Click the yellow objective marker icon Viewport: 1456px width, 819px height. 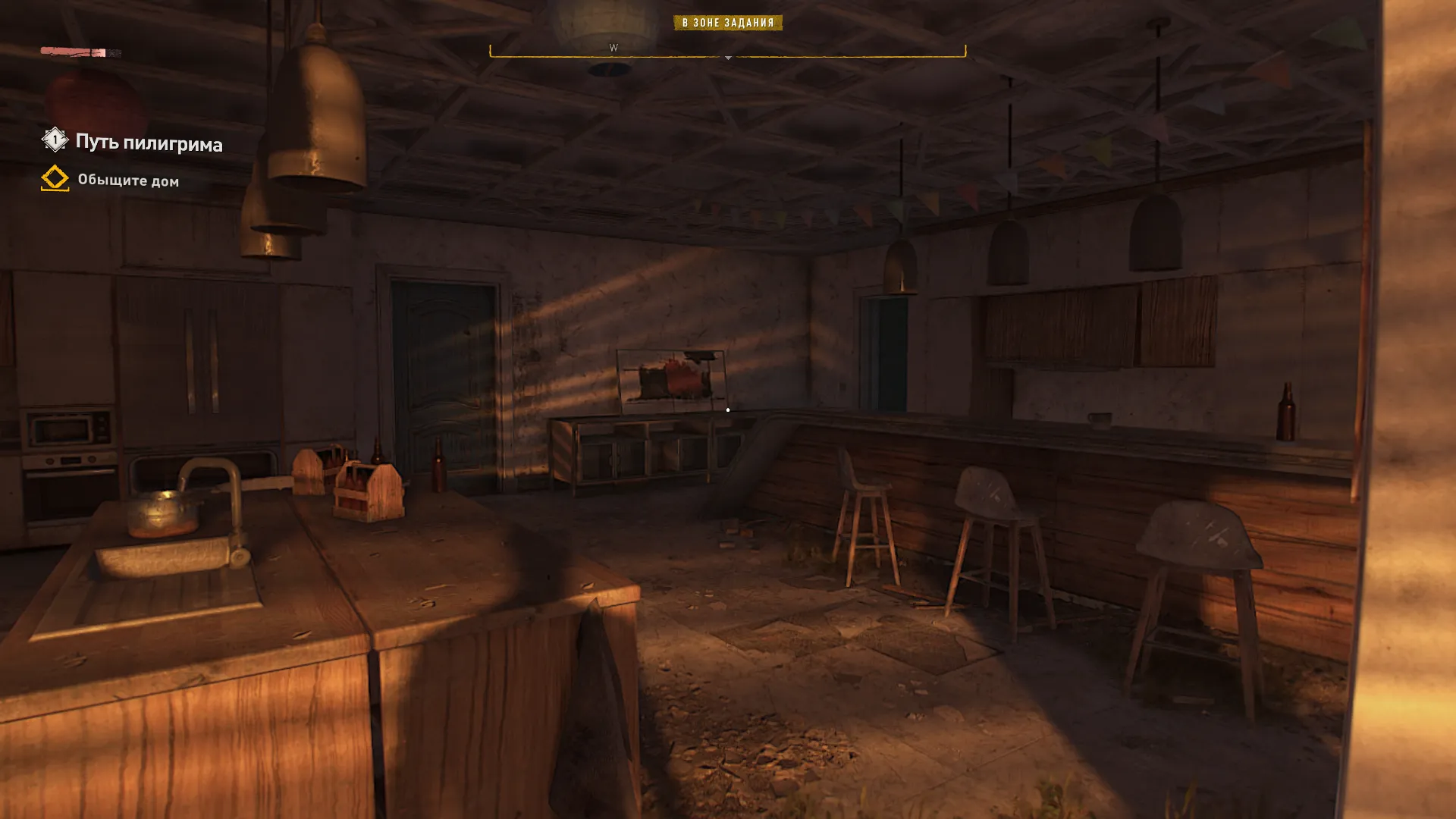55,178
